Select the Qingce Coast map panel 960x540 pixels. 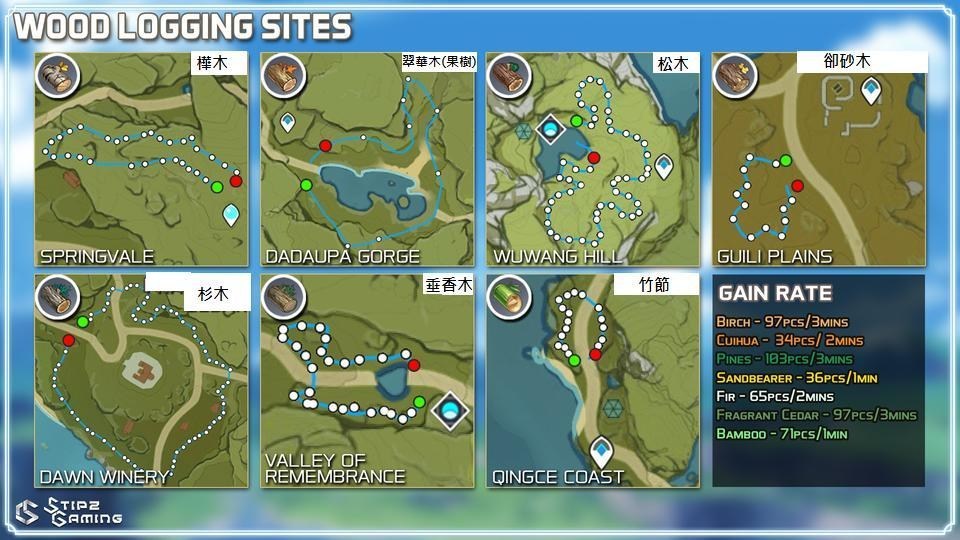(x=593, y=381)
